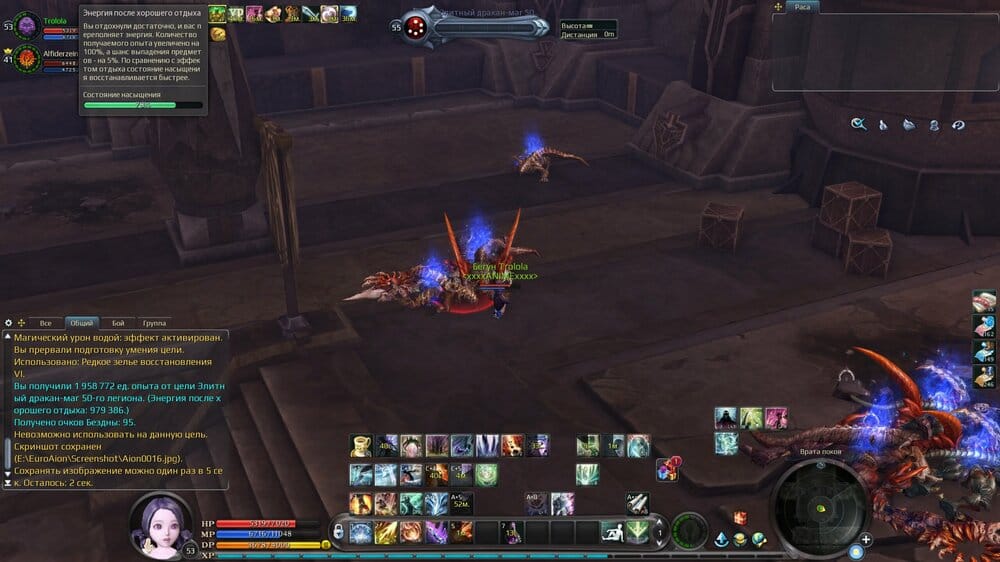Switch to the "Бой" chat tab
The height and width of the screenshot is (562, 1000).
(x=118, y=323)
